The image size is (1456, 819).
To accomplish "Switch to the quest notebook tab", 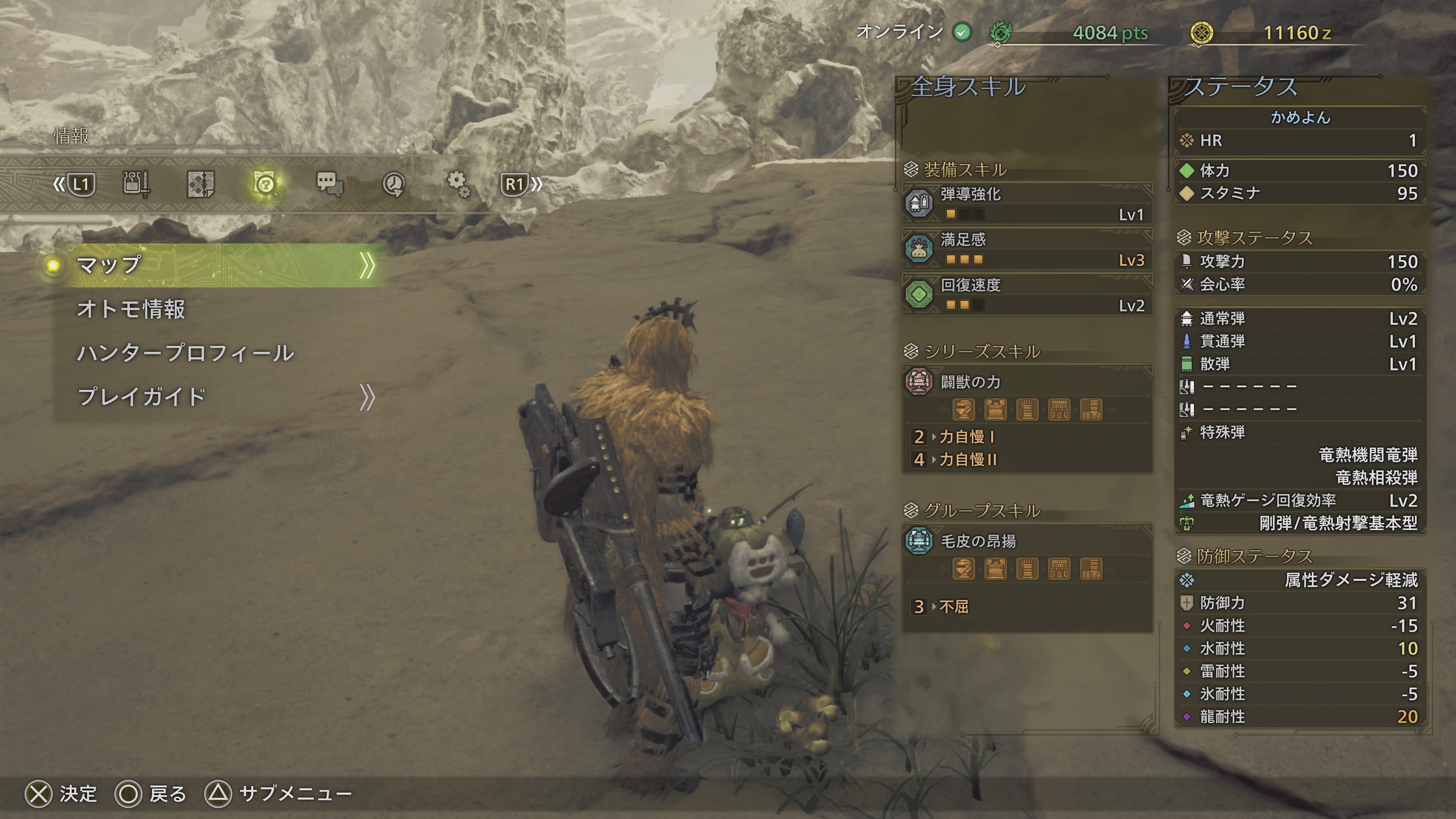I will click(200, 184).
